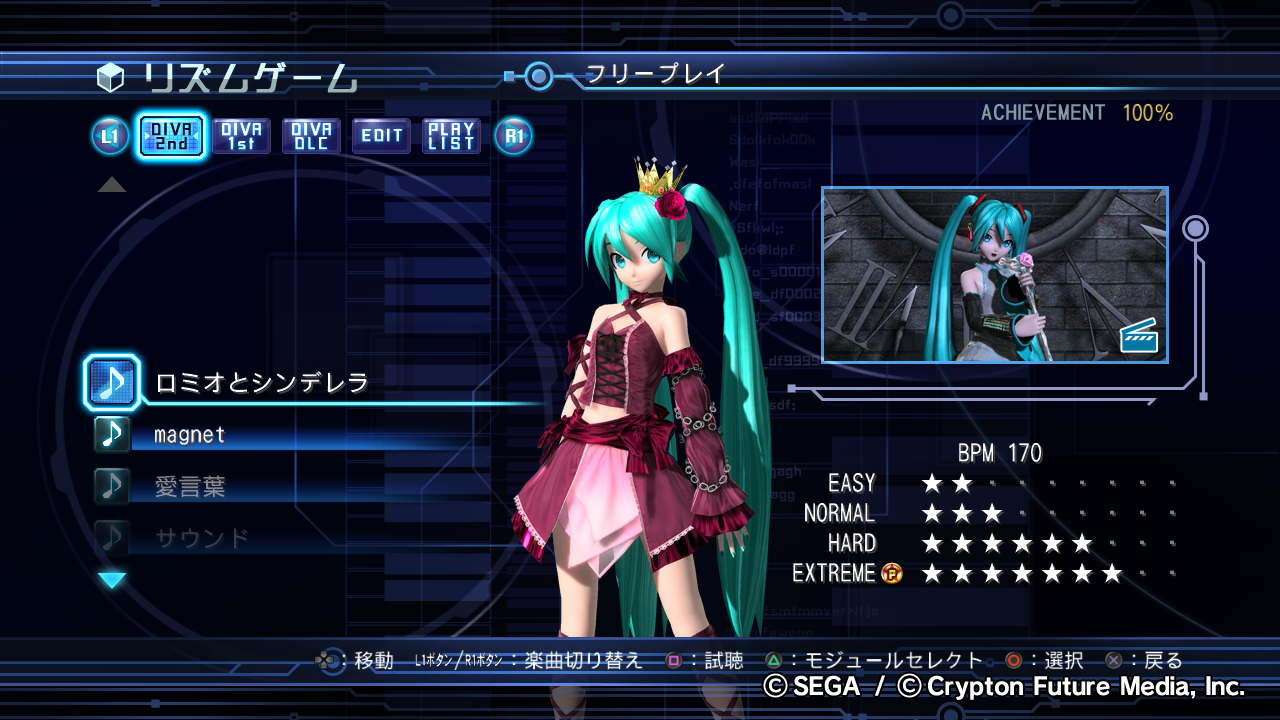
Task: Select the DIVA DLC tab
Action: coord(311,136)
